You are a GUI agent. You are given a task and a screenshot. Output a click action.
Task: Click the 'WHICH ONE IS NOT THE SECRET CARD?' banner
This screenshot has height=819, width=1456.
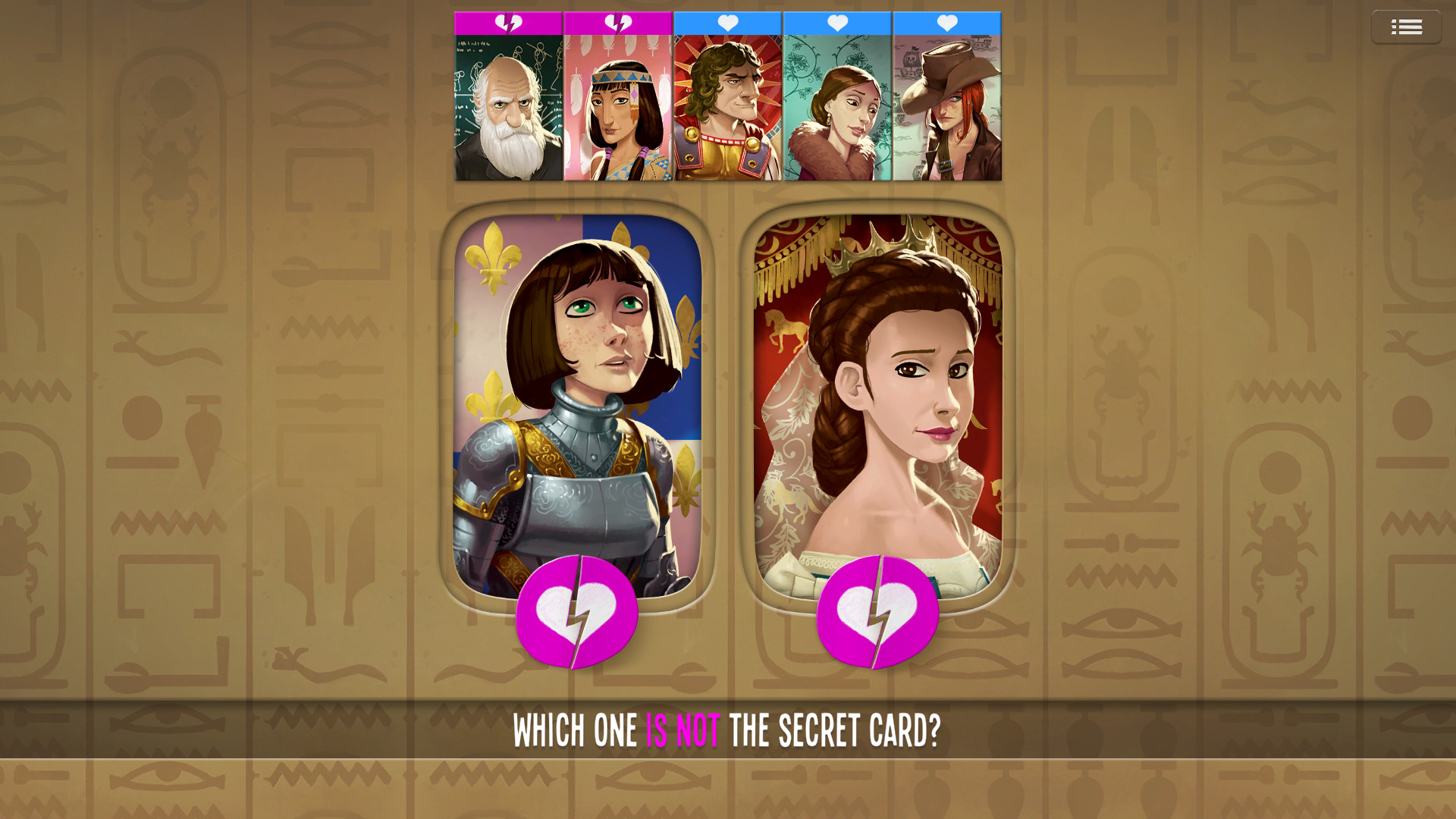point(728,730)
